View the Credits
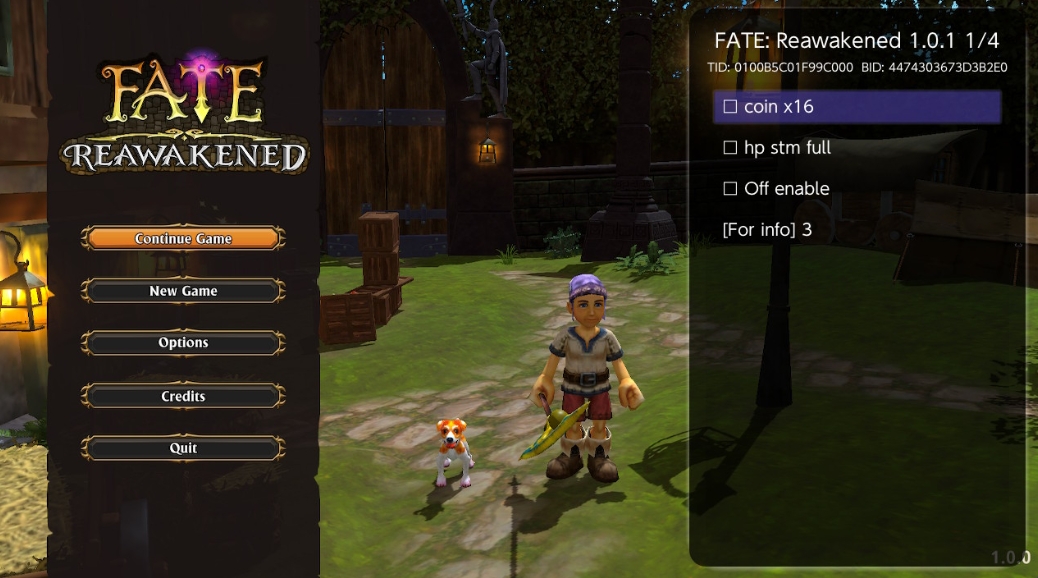 point(183,396)
